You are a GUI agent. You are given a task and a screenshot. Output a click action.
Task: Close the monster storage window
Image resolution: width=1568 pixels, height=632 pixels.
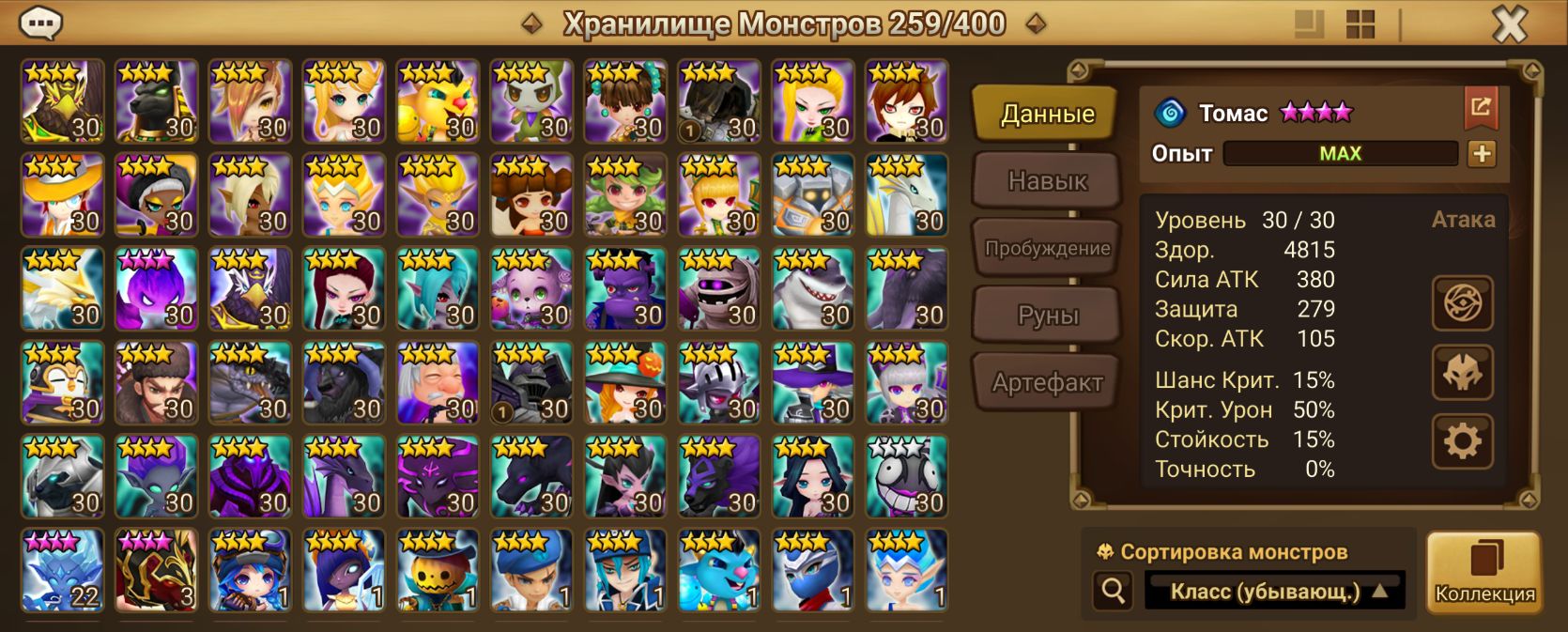[1509, 24]
